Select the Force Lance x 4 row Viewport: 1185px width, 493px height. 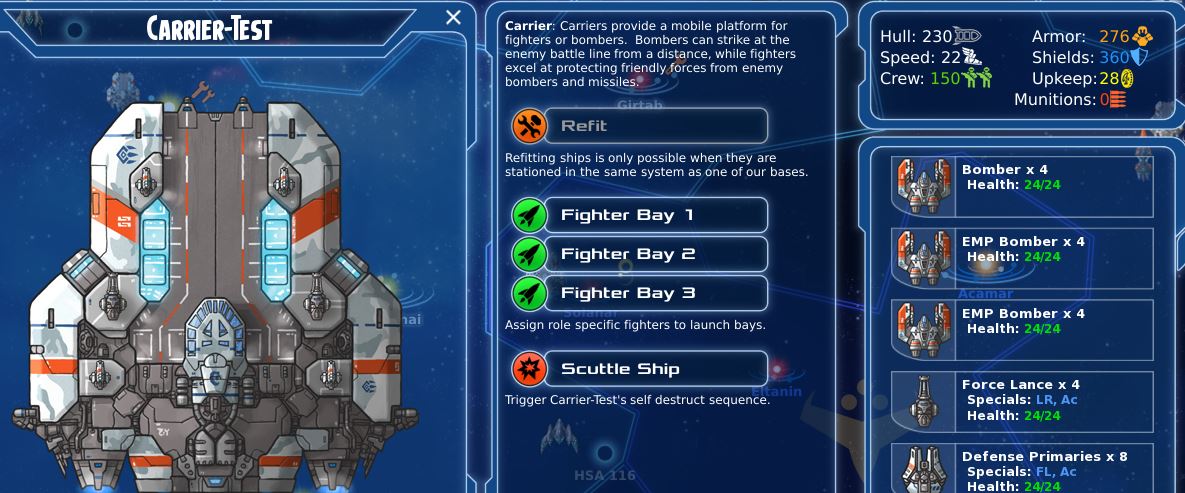(x=1022, y=401)
